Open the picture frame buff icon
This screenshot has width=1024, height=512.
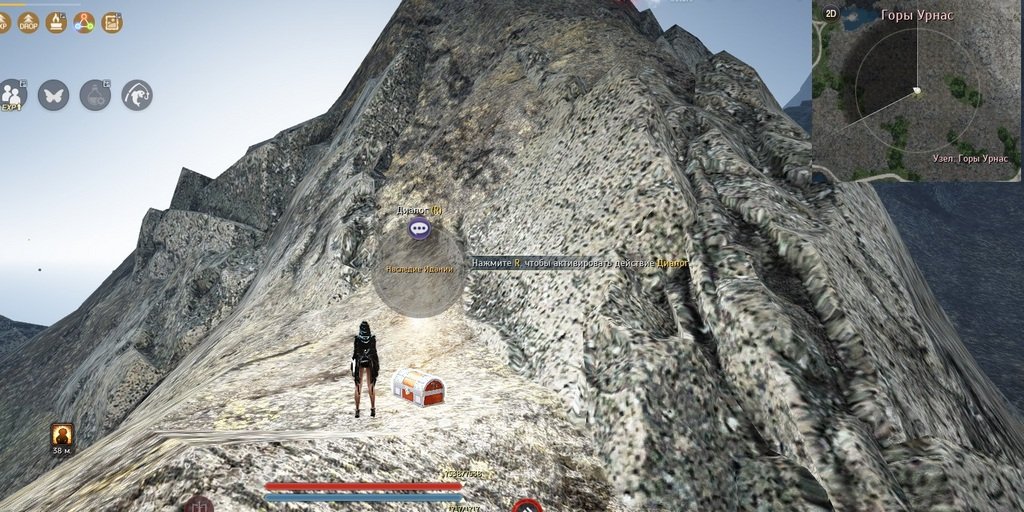[112, 22]
